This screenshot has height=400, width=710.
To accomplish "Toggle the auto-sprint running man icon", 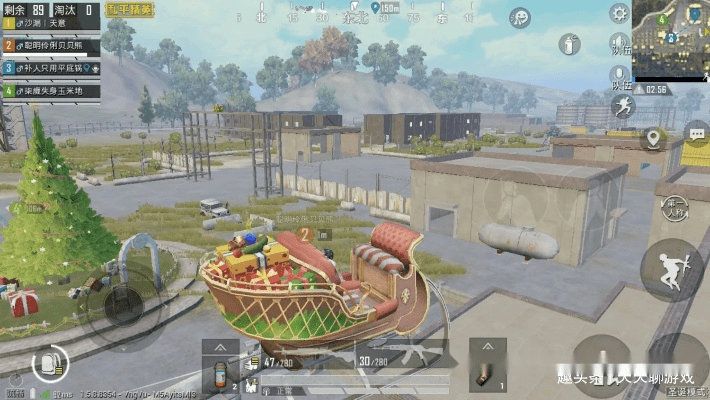I will [622, 107].
